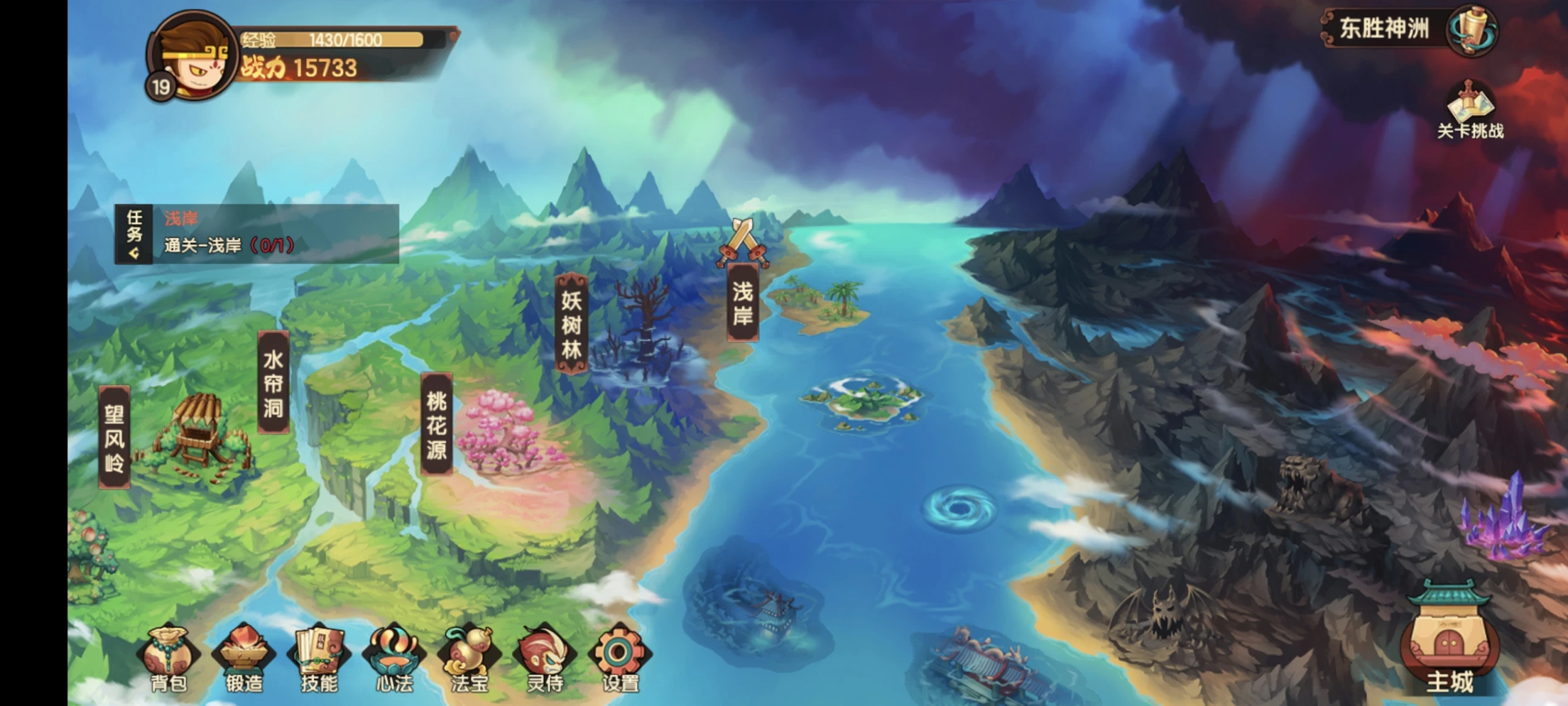Select the 水帘洞 stage label
This screenshot has width=1568, height=706.
coord(273,383)
